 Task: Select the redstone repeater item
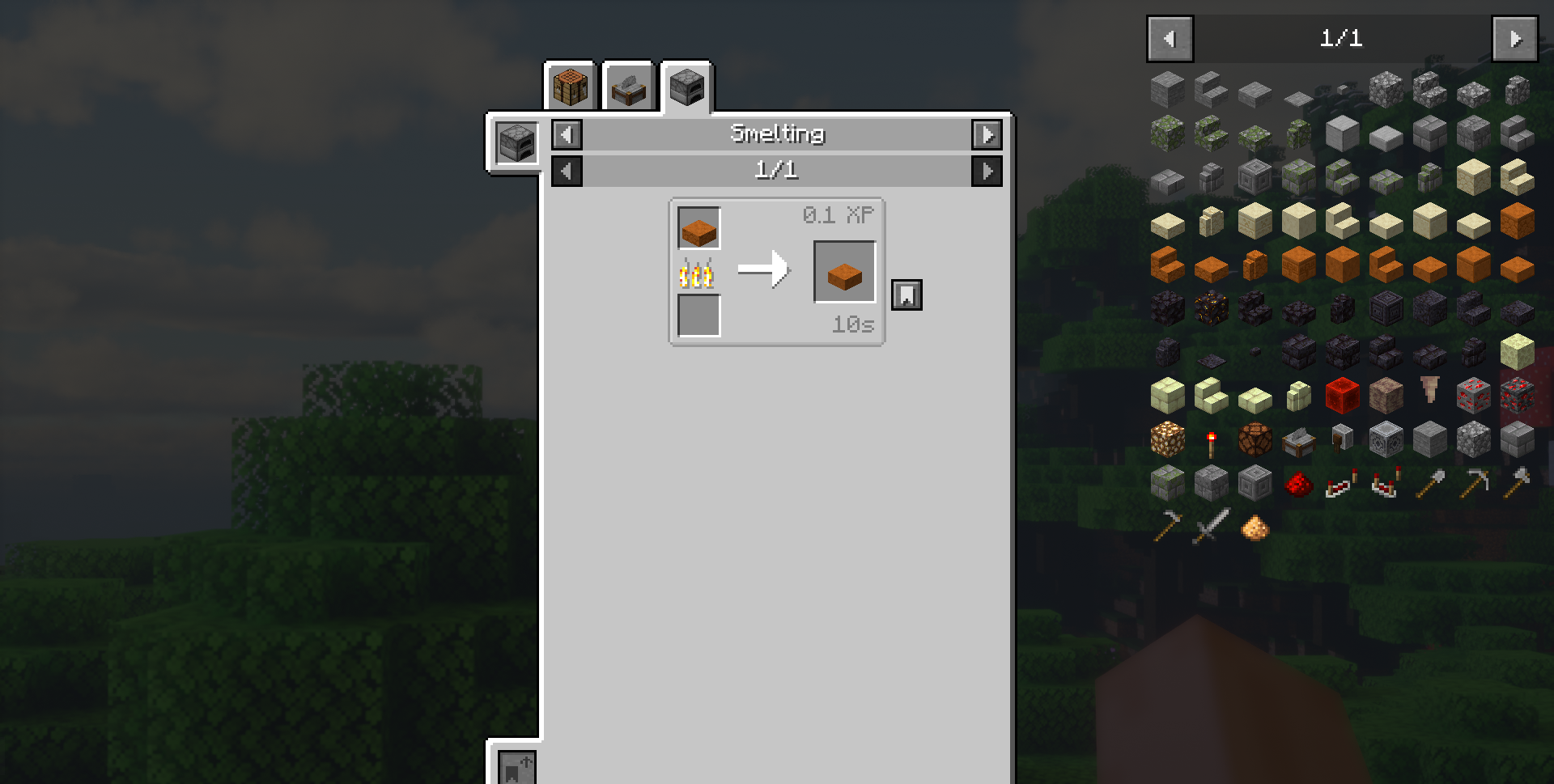coord(1340,483)
